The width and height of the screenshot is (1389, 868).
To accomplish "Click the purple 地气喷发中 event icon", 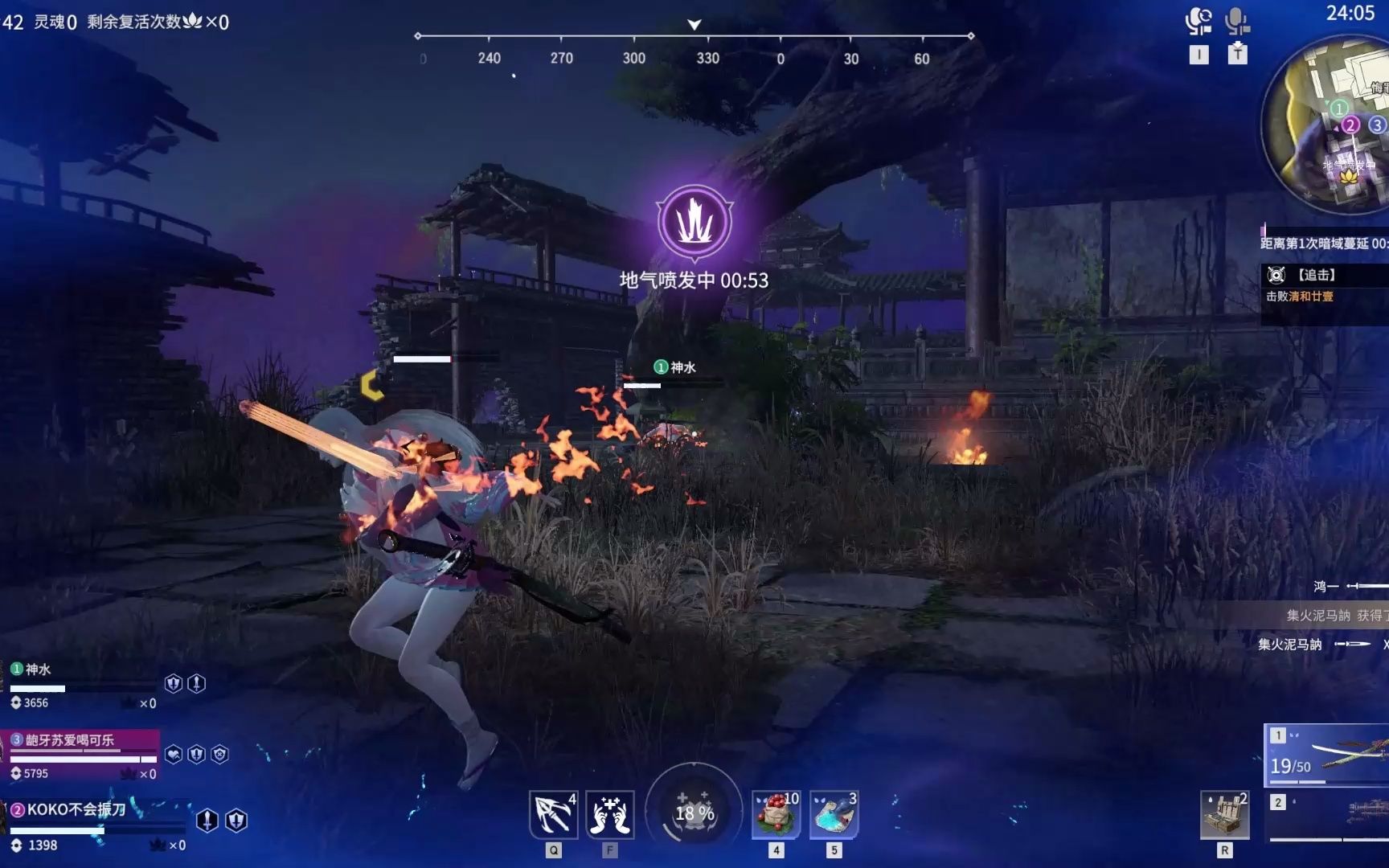I will tap(694, 222).
